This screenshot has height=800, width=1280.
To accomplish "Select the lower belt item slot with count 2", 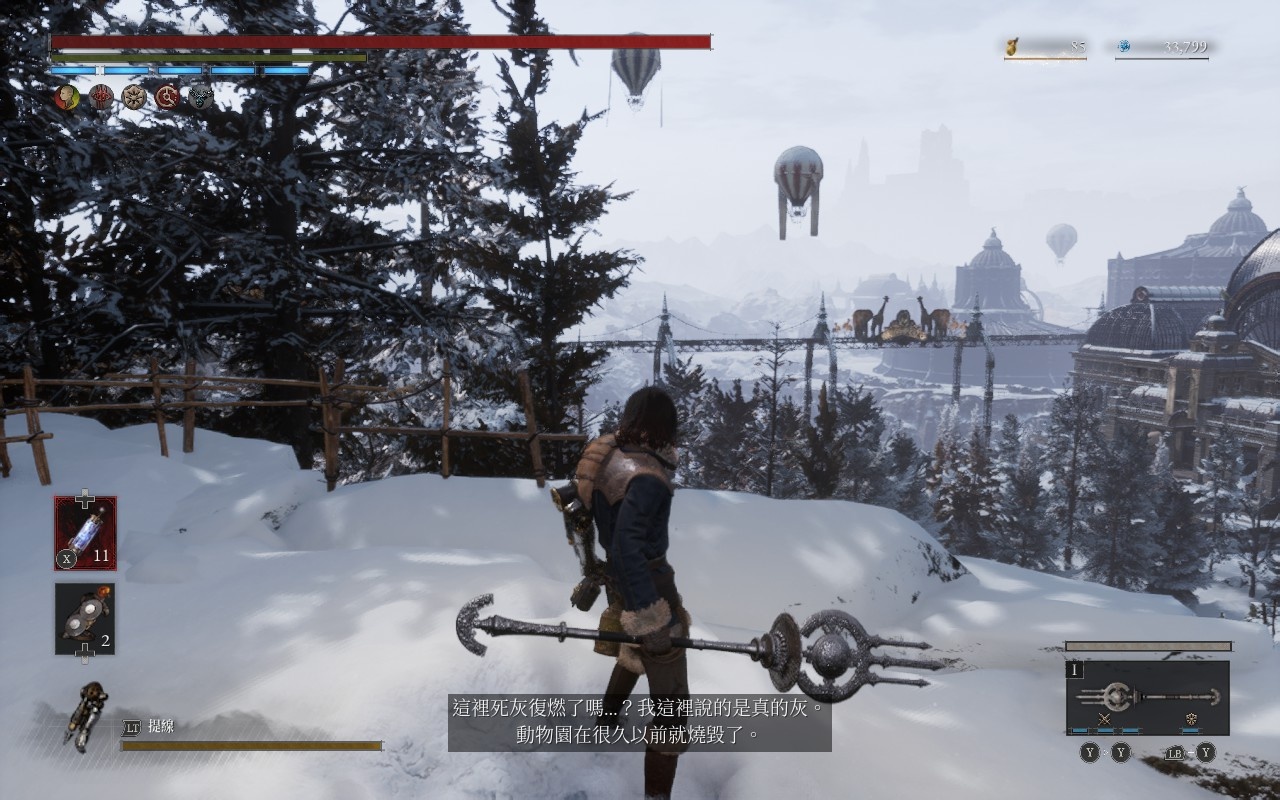I will (x=85, y=619).
